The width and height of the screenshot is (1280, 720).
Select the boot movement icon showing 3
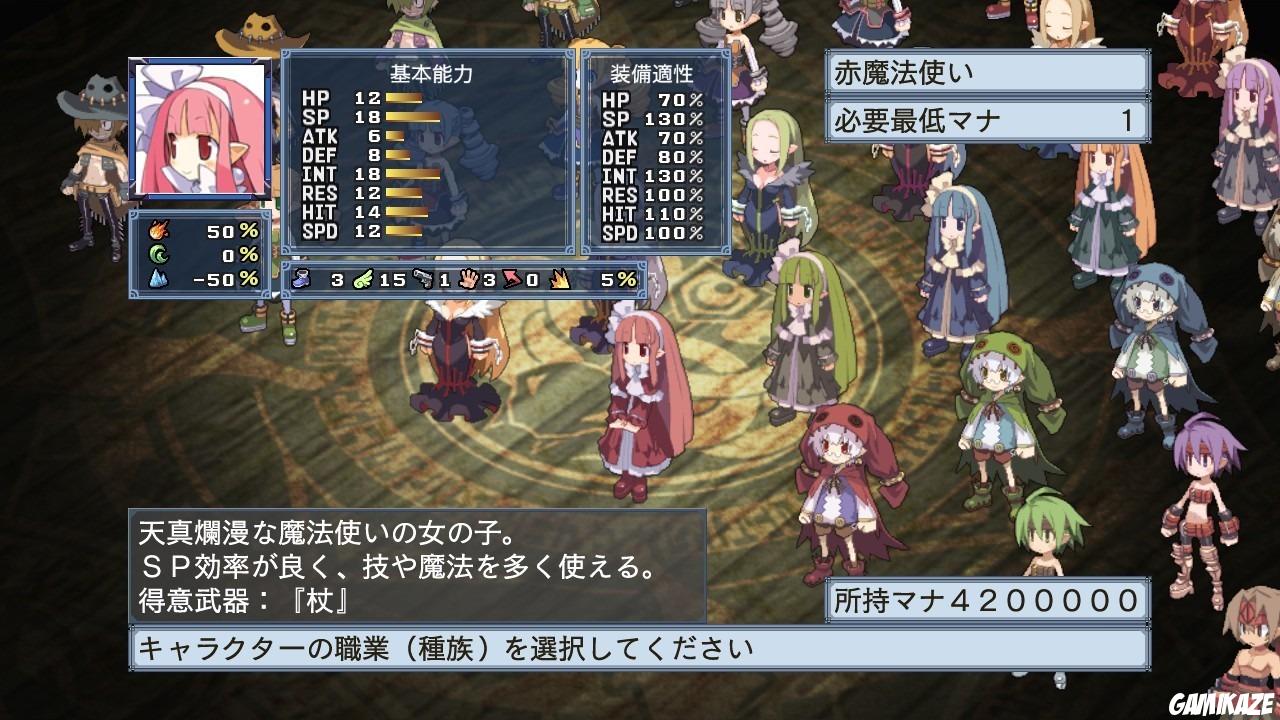300,280
